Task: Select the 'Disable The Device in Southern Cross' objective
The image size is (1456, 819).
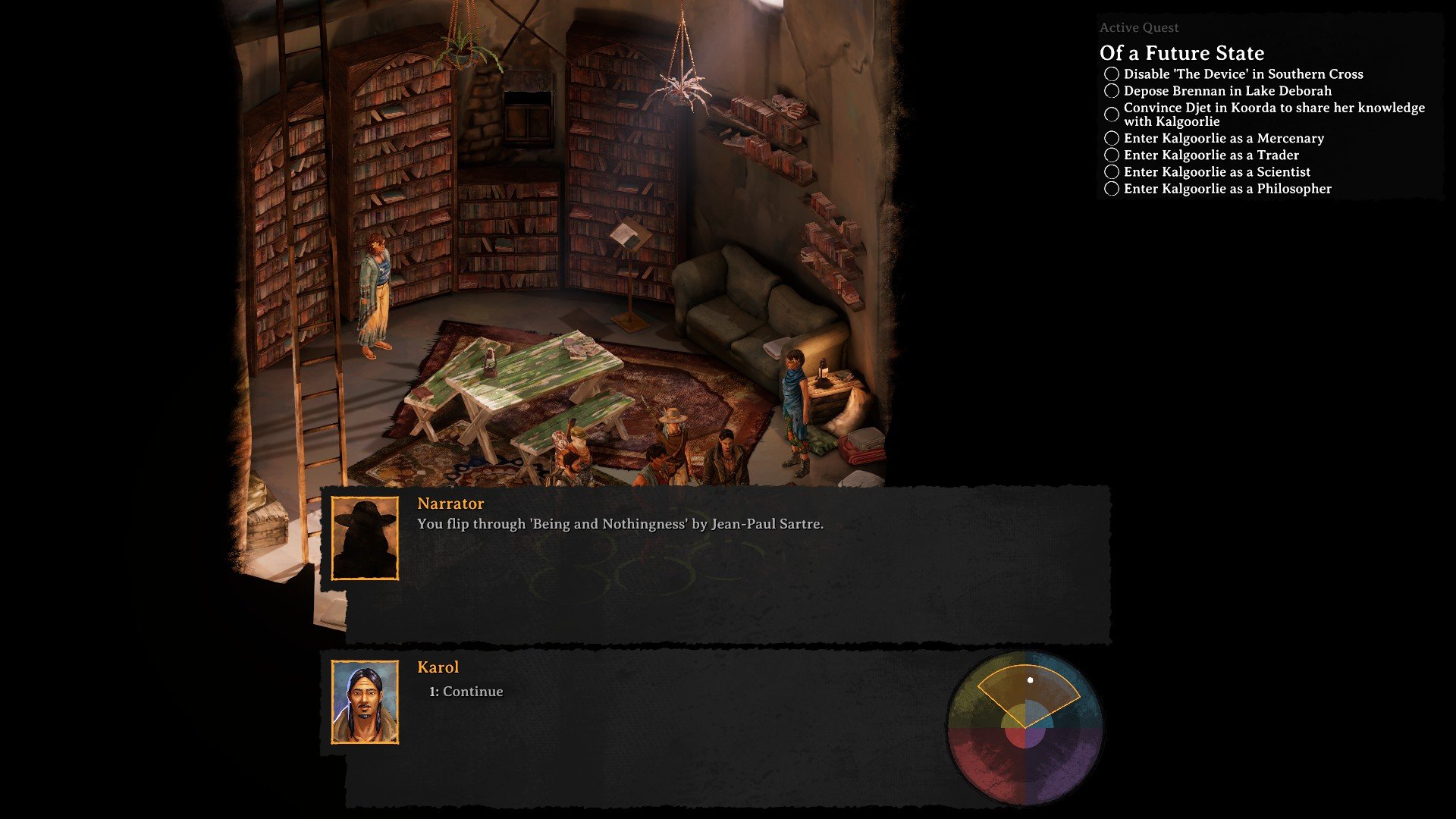Action: pos(1243,74)
